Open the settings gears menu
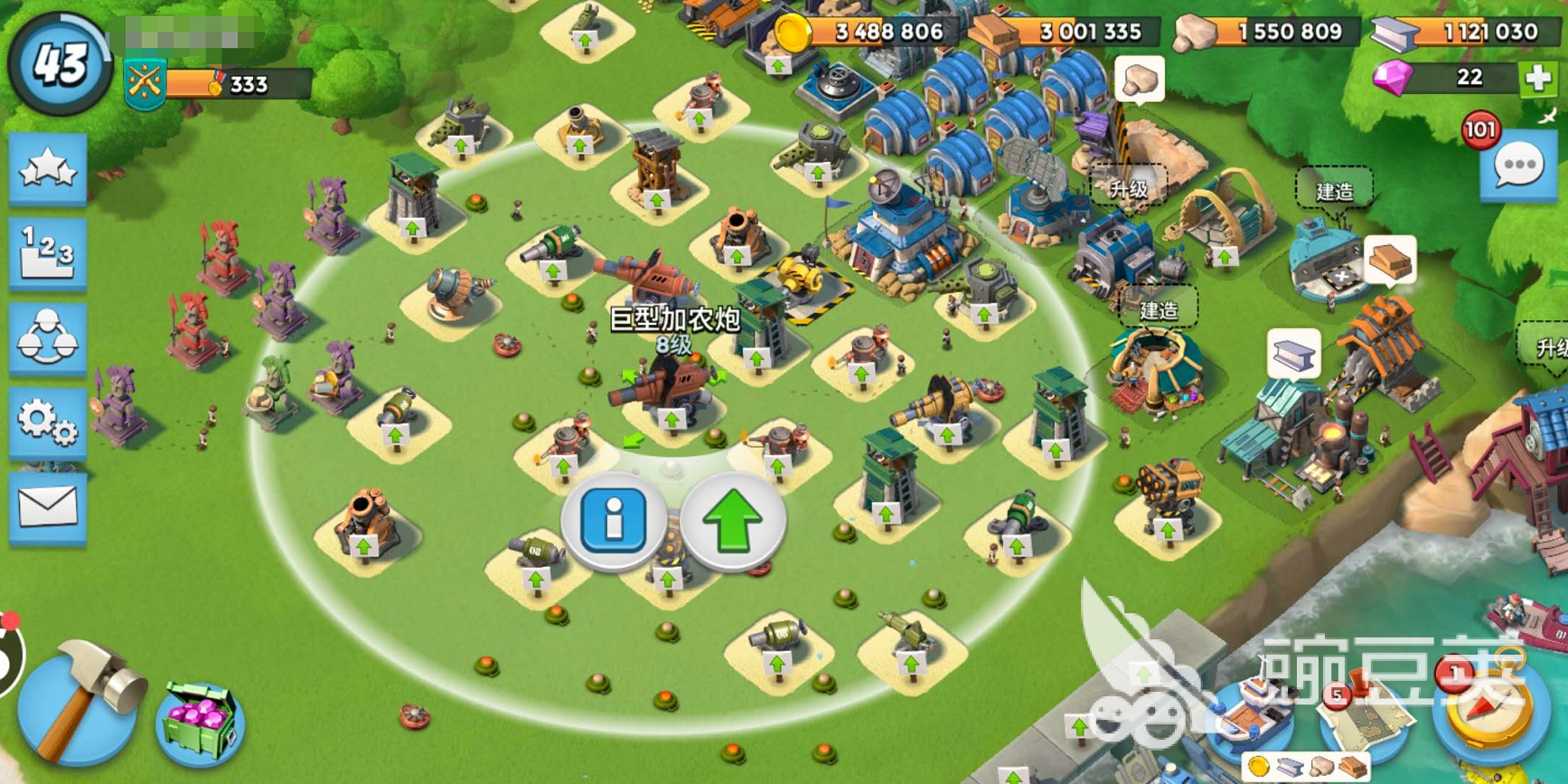Screen dimensions: 1568x784 pos(48,420)
